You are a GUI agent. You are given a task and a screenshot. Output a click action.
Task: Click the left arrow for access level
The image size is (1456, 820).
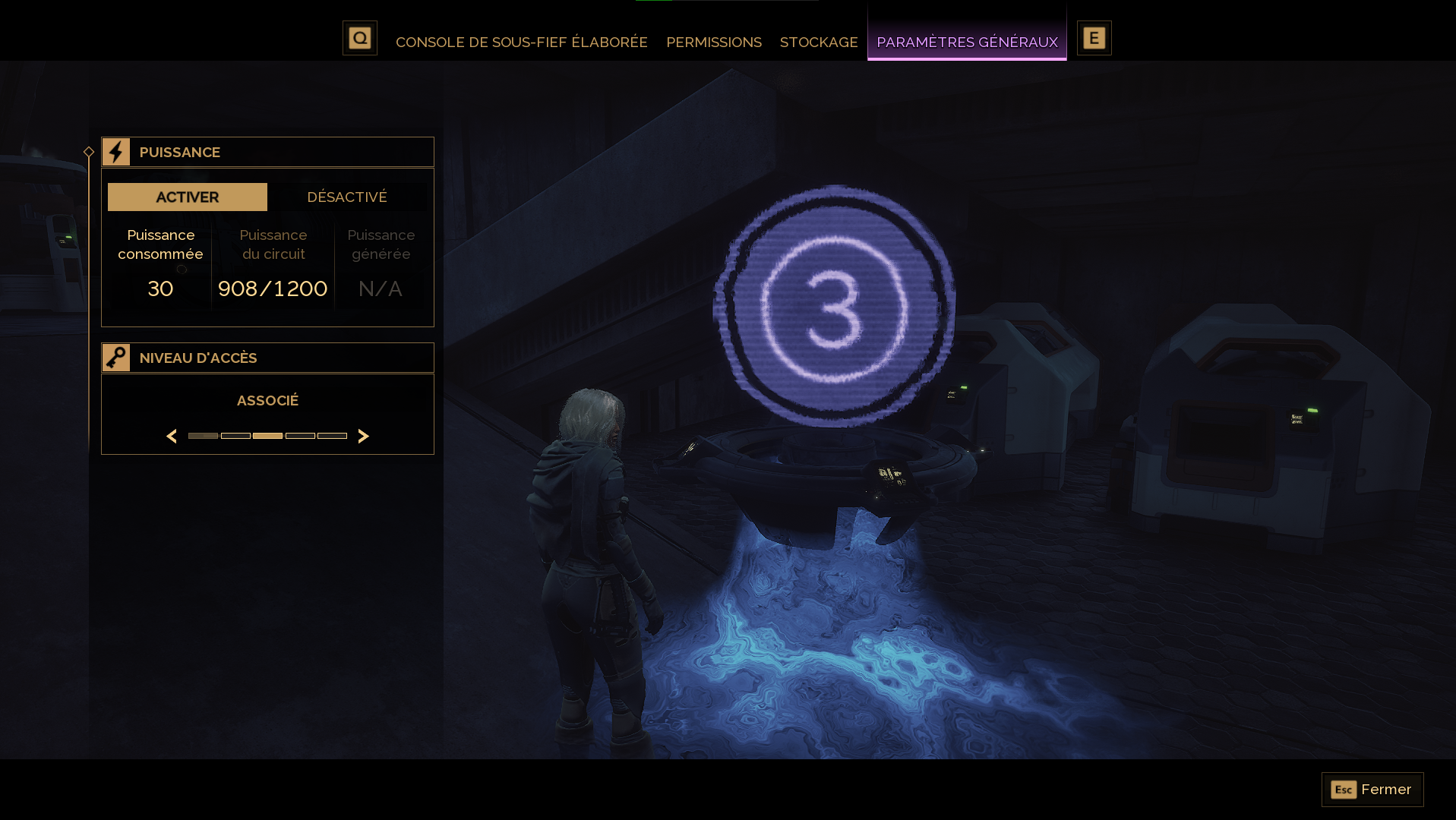(172, 436)
